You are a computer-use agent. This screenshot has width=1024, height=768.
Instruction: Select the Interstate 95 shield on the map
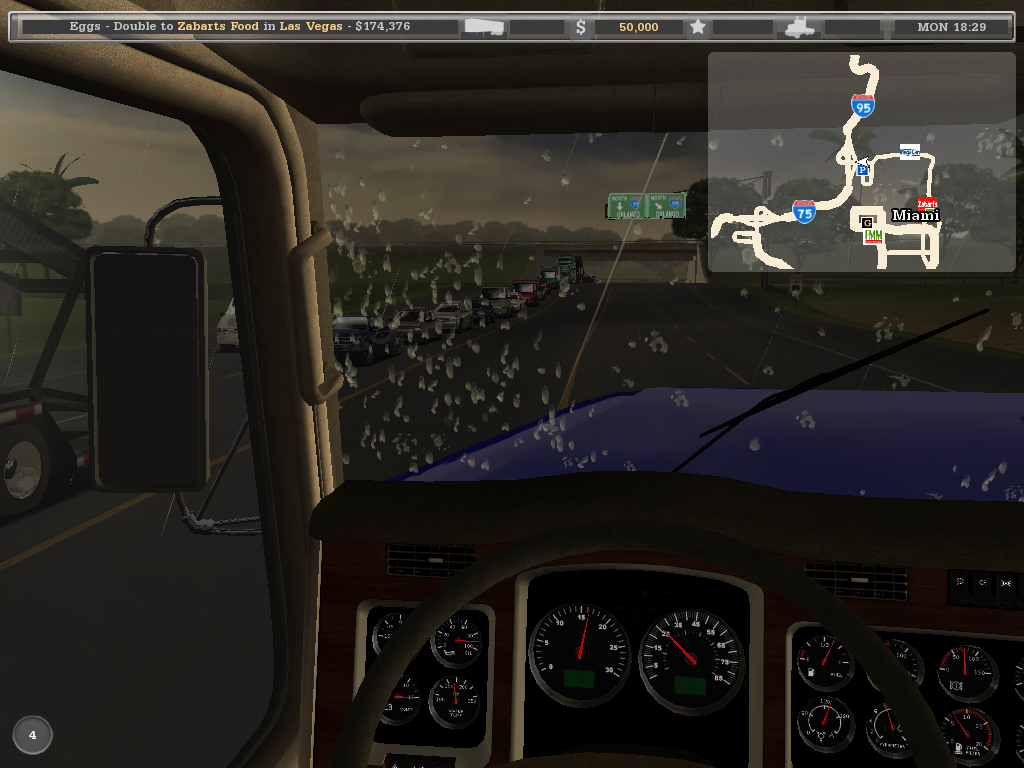tap(863, 106)
